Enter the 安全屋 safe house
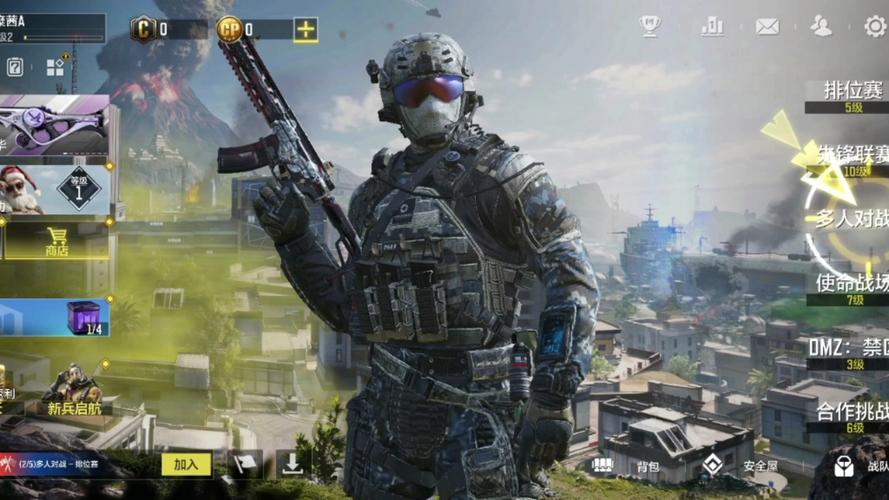 [742, 466]
